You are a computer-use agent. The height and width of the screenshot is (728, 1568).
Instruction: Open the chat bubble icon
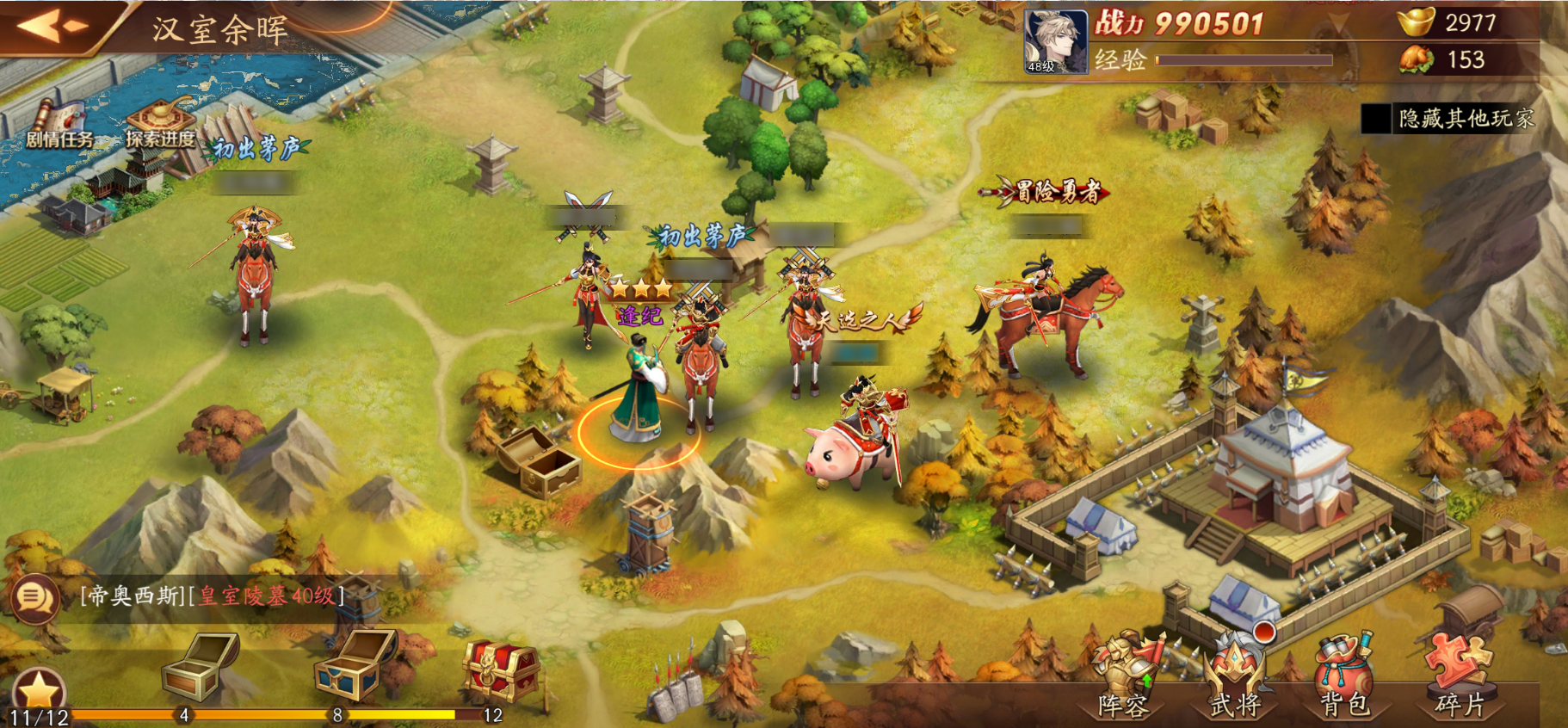tap(34, 597)
